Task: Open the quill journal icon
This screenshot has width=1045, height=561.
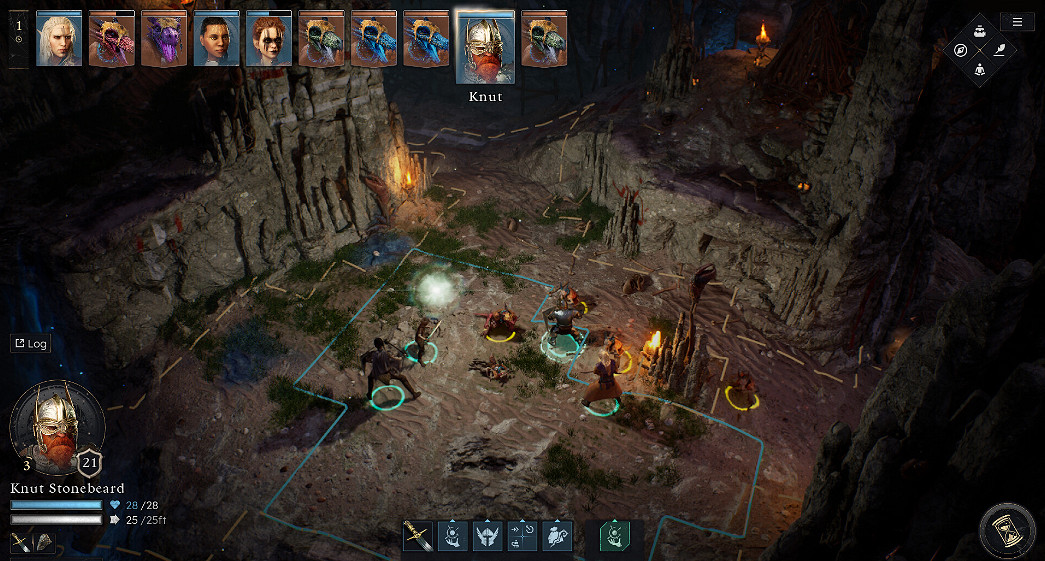Action: coord(1000,49)
